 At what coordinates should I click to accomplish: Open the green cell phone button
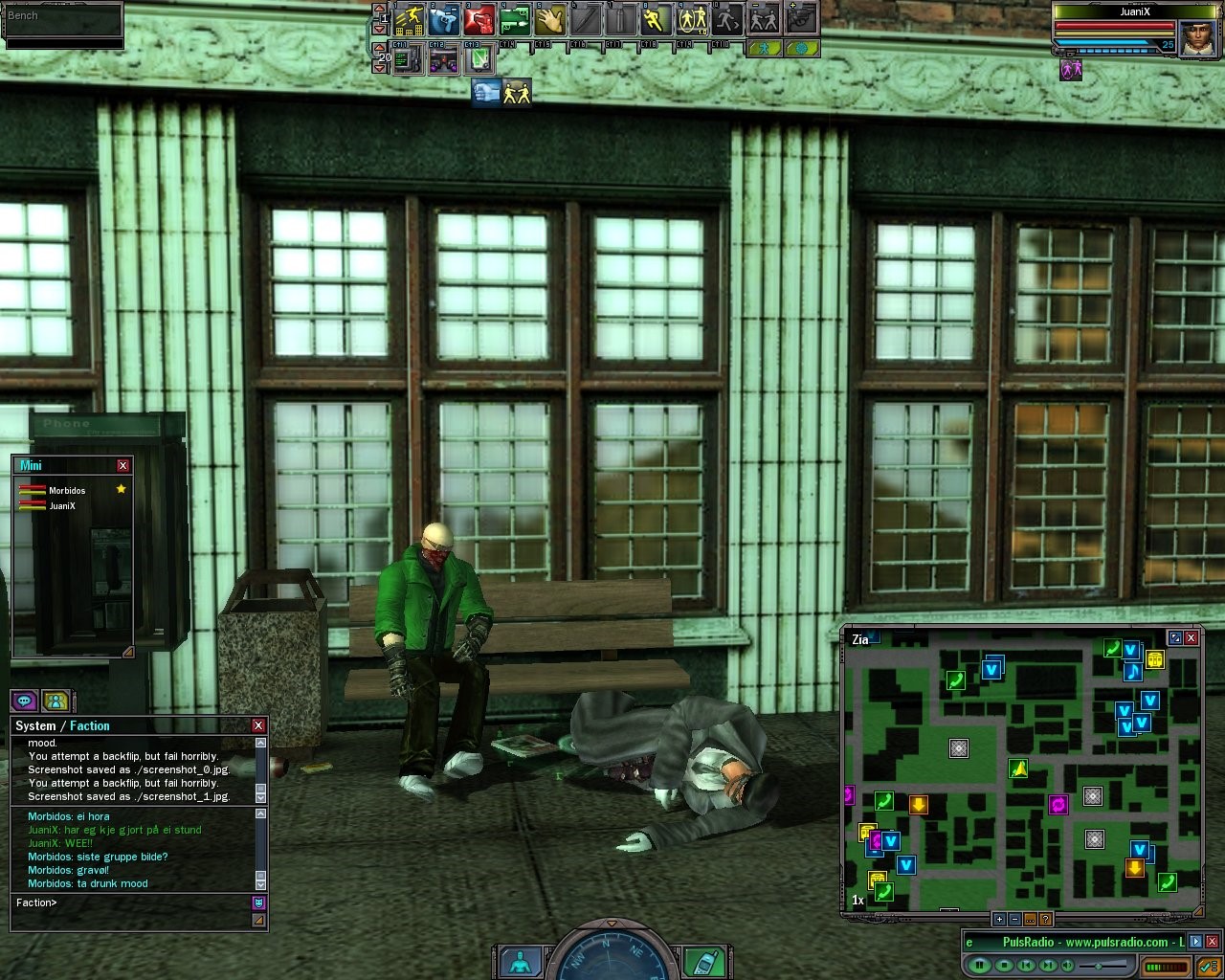pyautogui.click(x=705, y=962)
